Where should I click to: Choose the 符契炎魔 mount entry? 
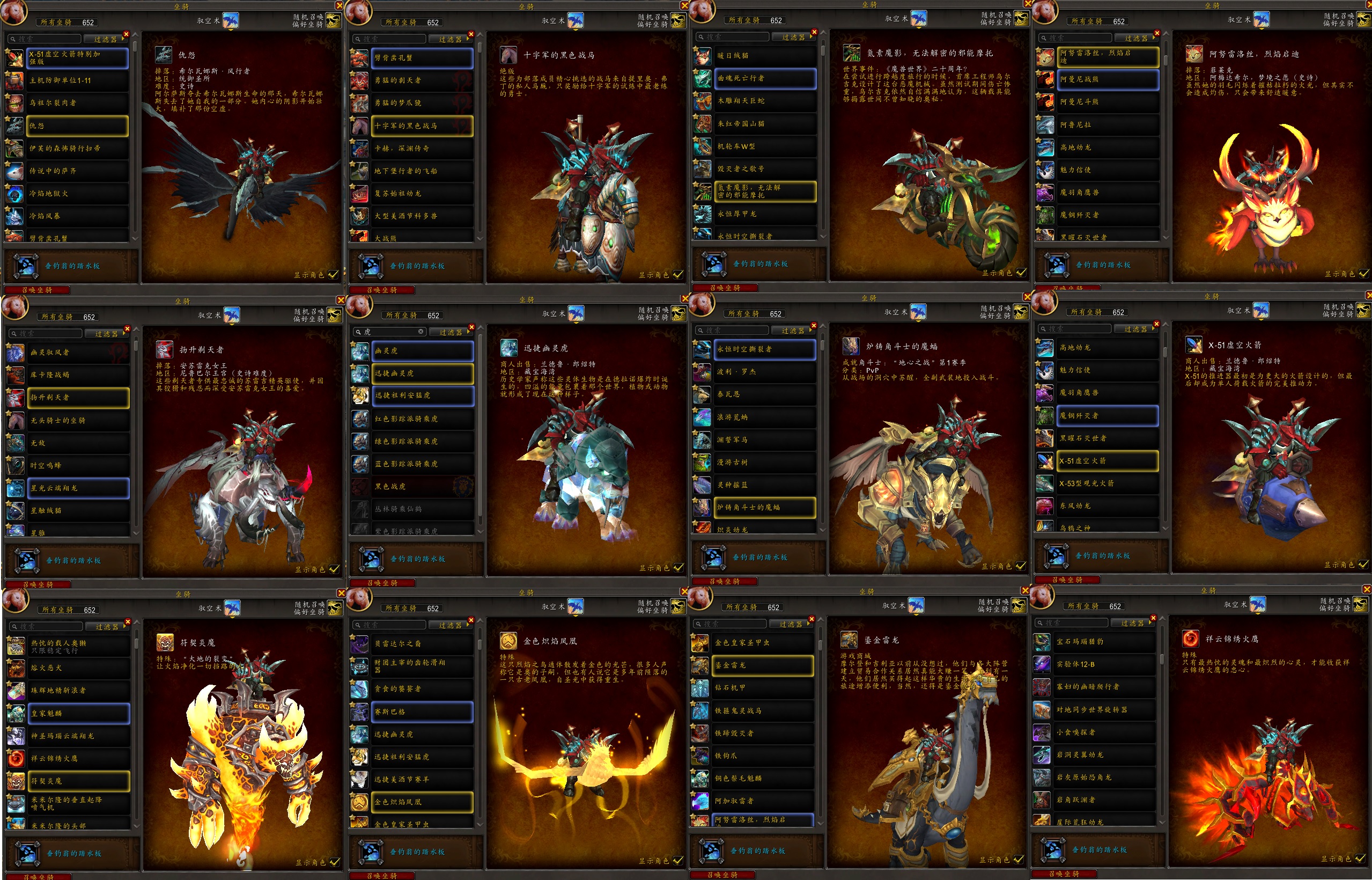coord(78,781)
